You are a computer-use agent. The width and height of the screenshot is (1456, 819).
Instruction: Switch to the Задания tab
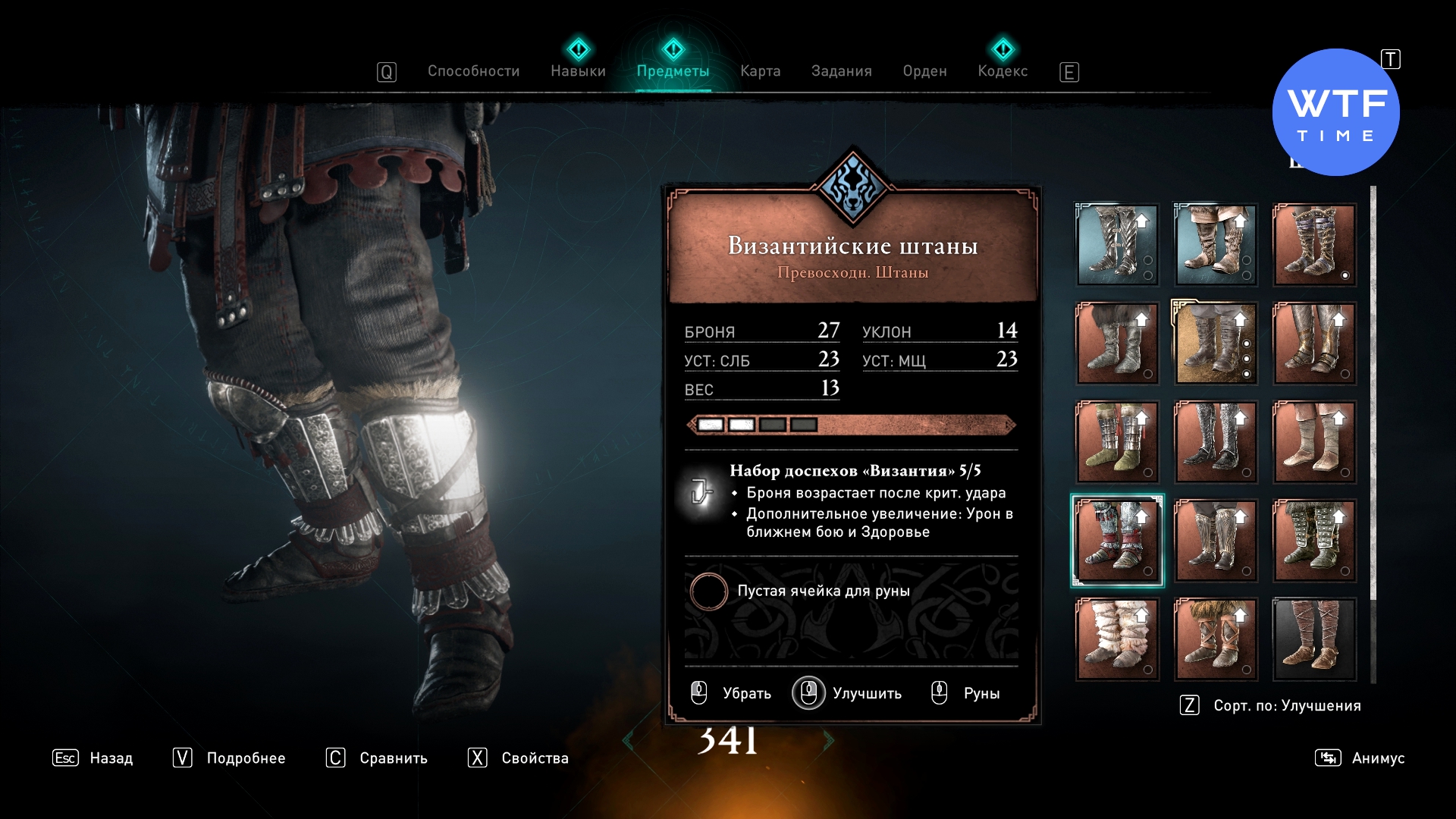(x=841, y=71)
